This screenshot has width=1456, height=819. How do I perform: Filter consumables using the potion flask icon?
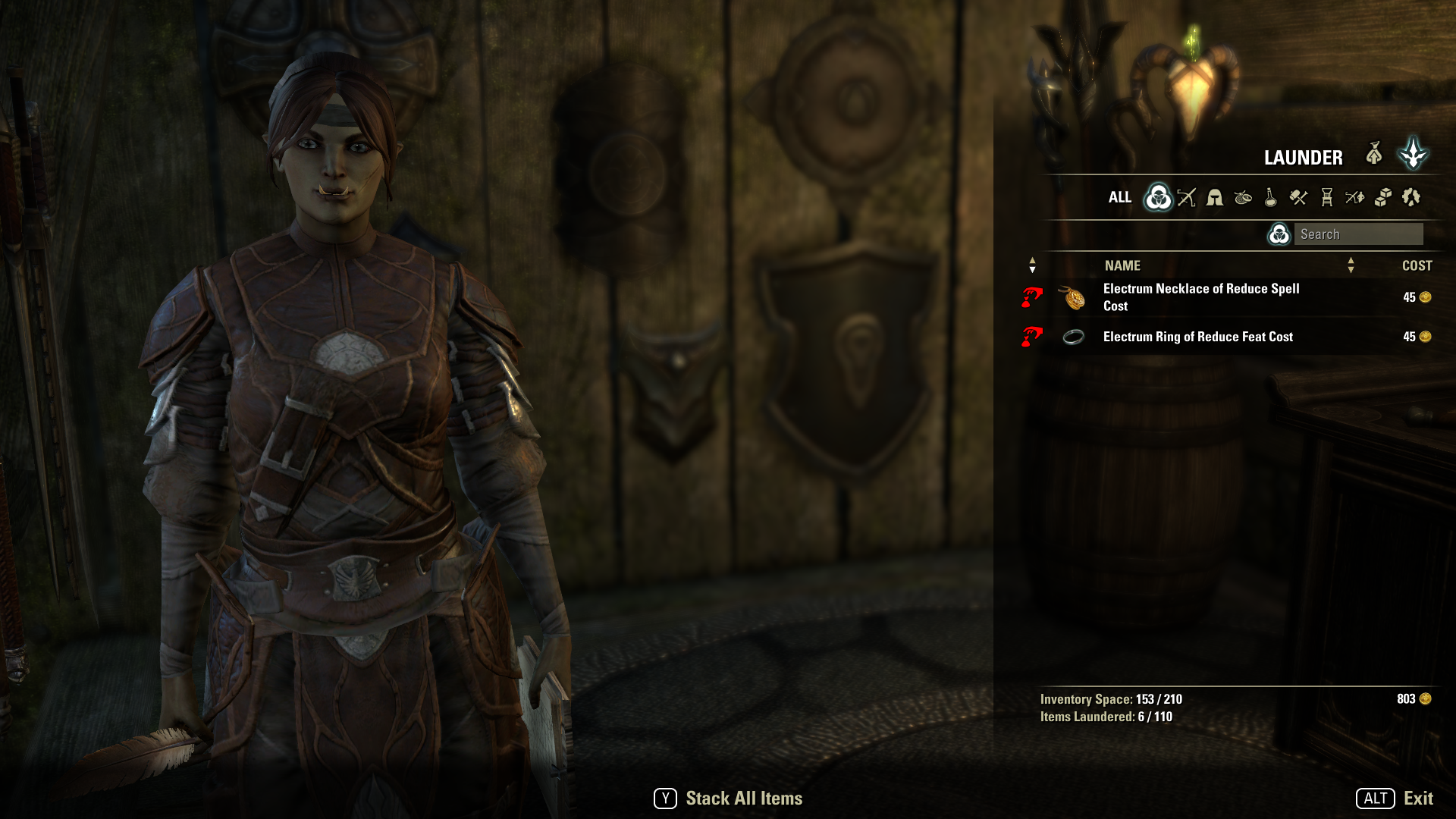coord(1271,198)
